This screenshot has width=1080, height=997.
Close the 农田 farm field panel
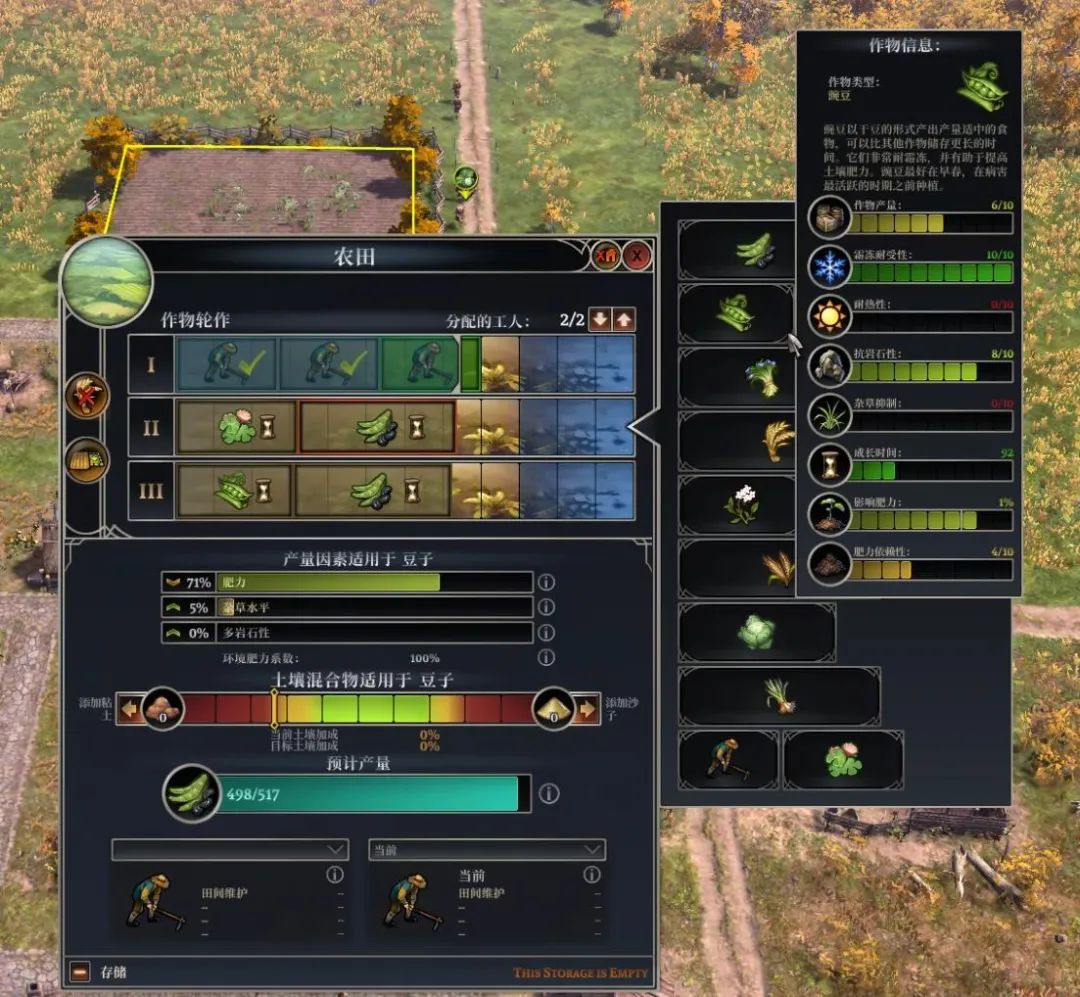[x=636, y=257]
